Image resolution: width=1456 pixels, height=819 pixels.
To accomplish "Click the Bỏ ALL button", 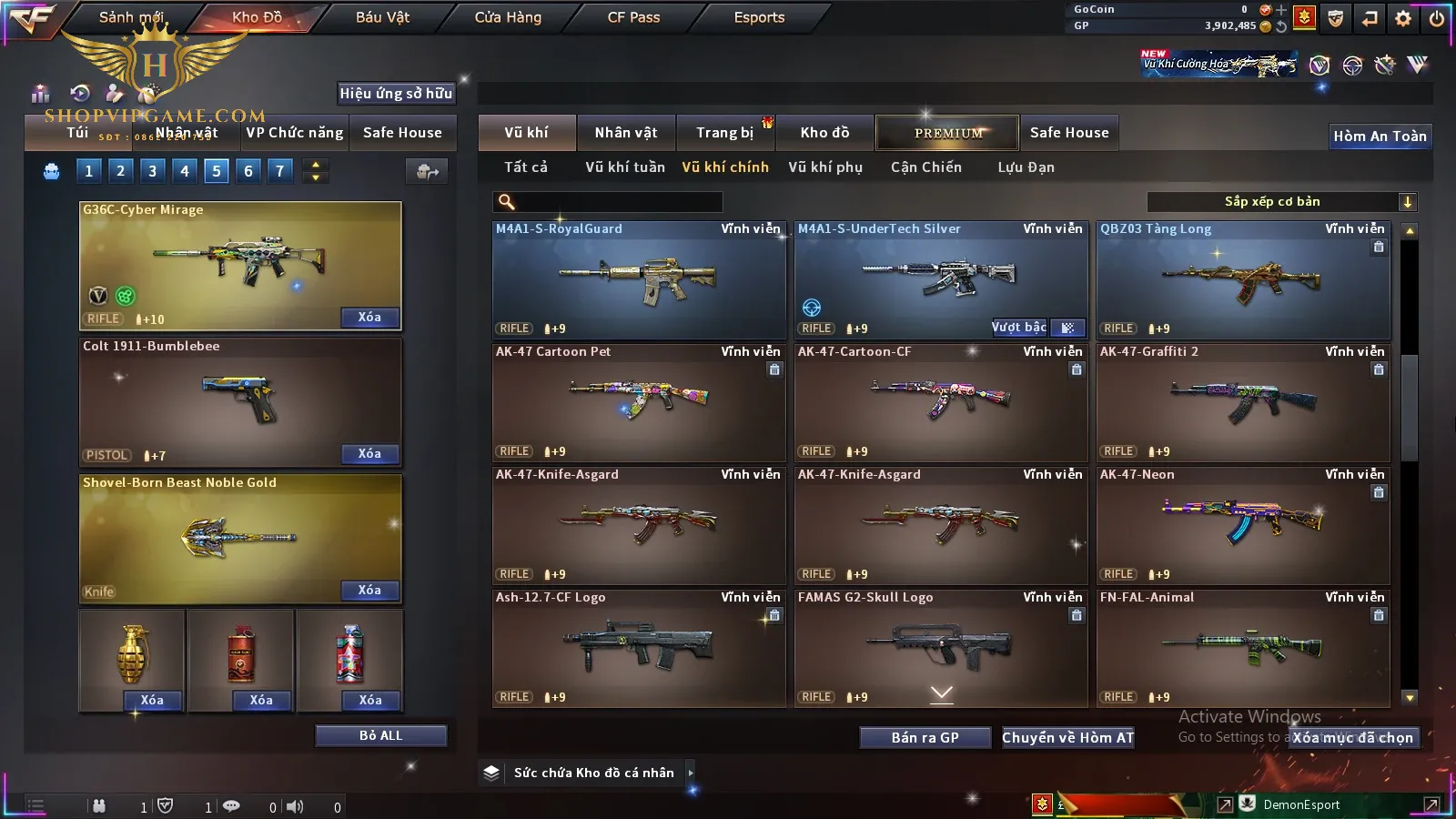I will pyautogui.click(x=380, y=735).
